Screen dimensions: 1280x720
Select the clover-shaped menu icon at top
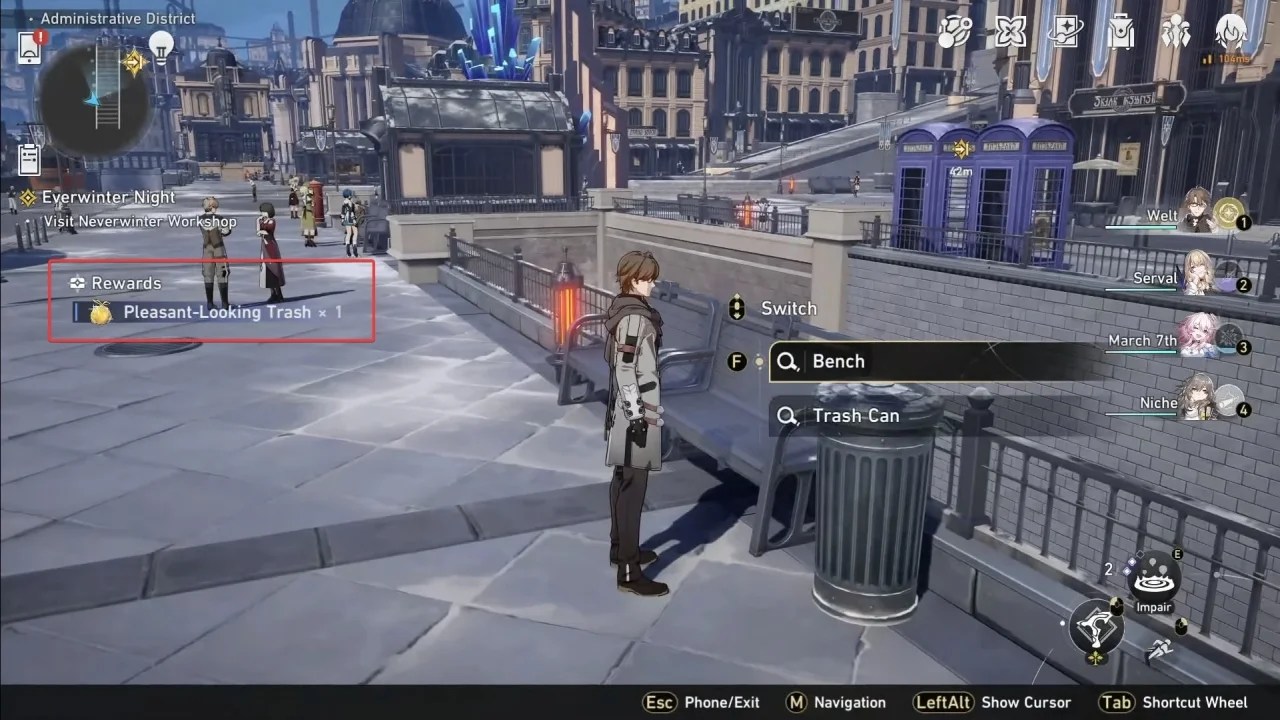tap(1010, 32)
